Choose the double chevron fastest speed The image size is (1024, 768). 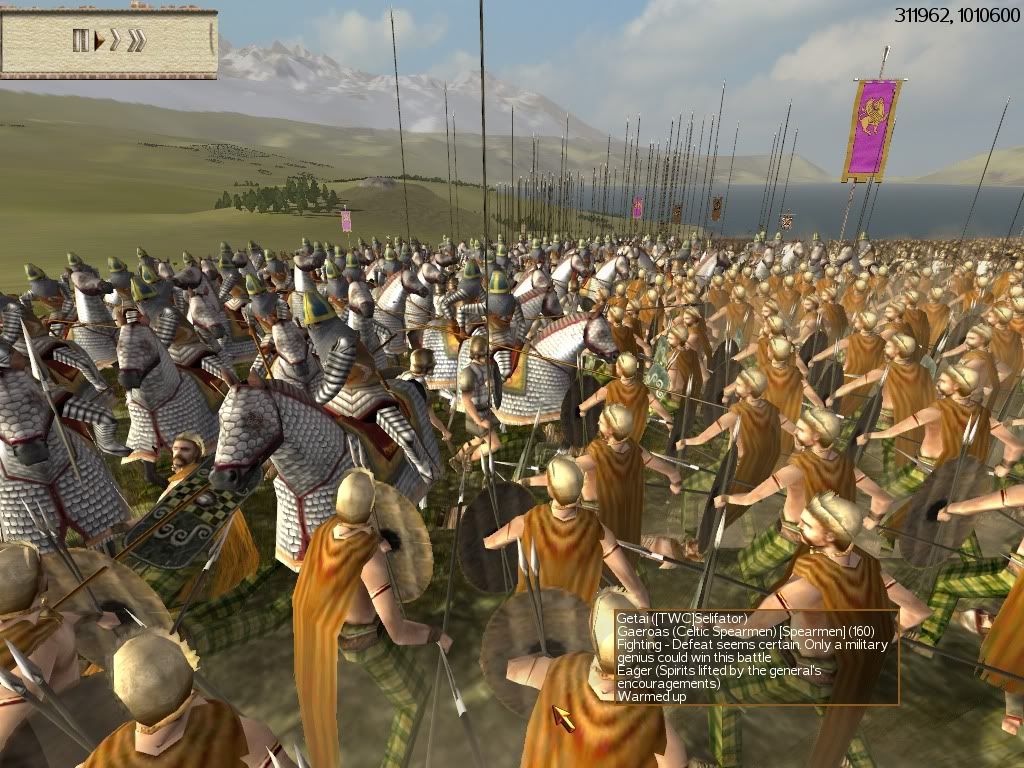coord(136,41)
